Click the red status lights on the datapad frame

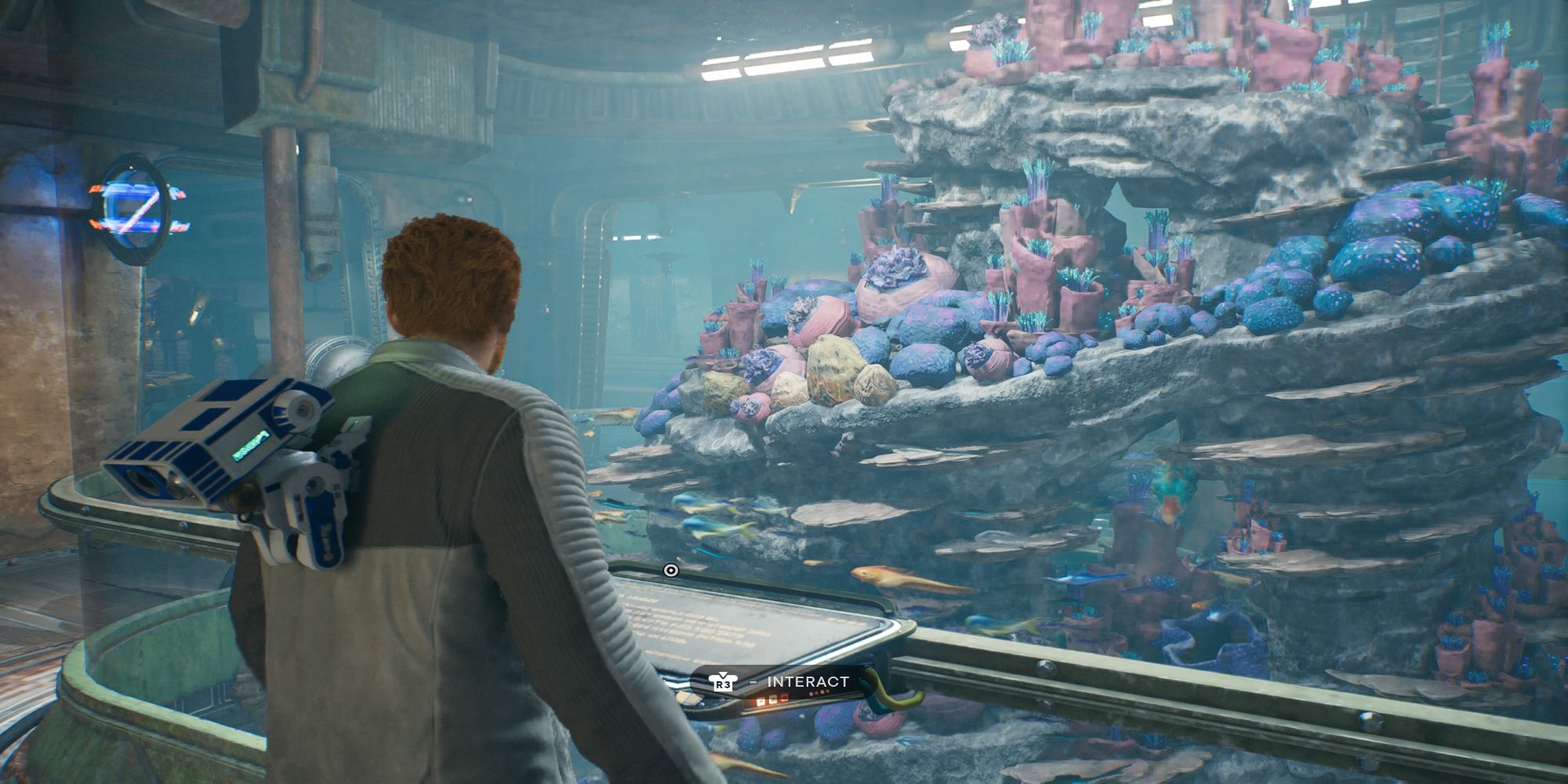tap(818, 691)
